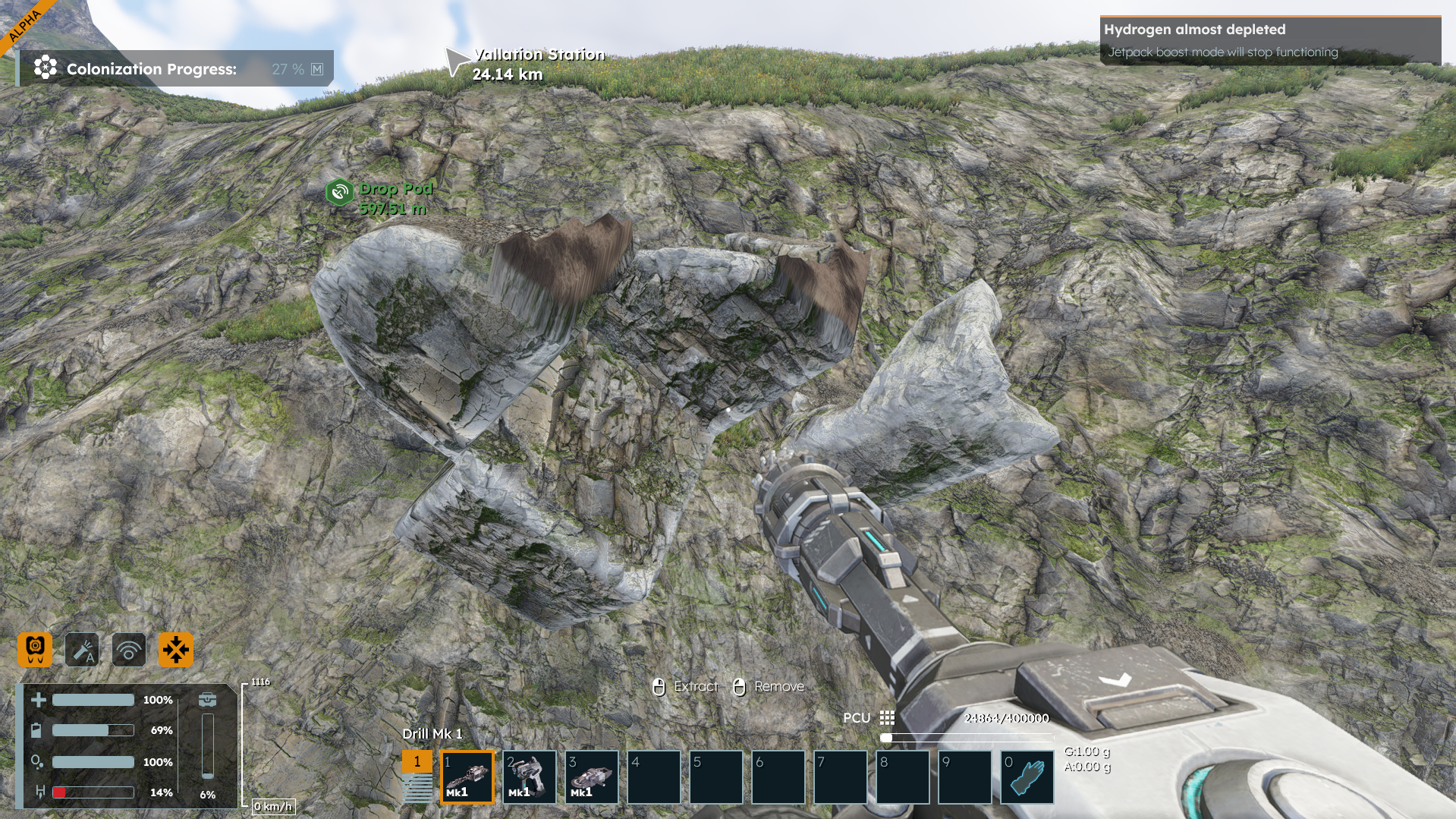Image resolution: width=1456 pixels, height=819 pixels.
Task: Select the glove hand slot
Action: (x=1027, y=777)
